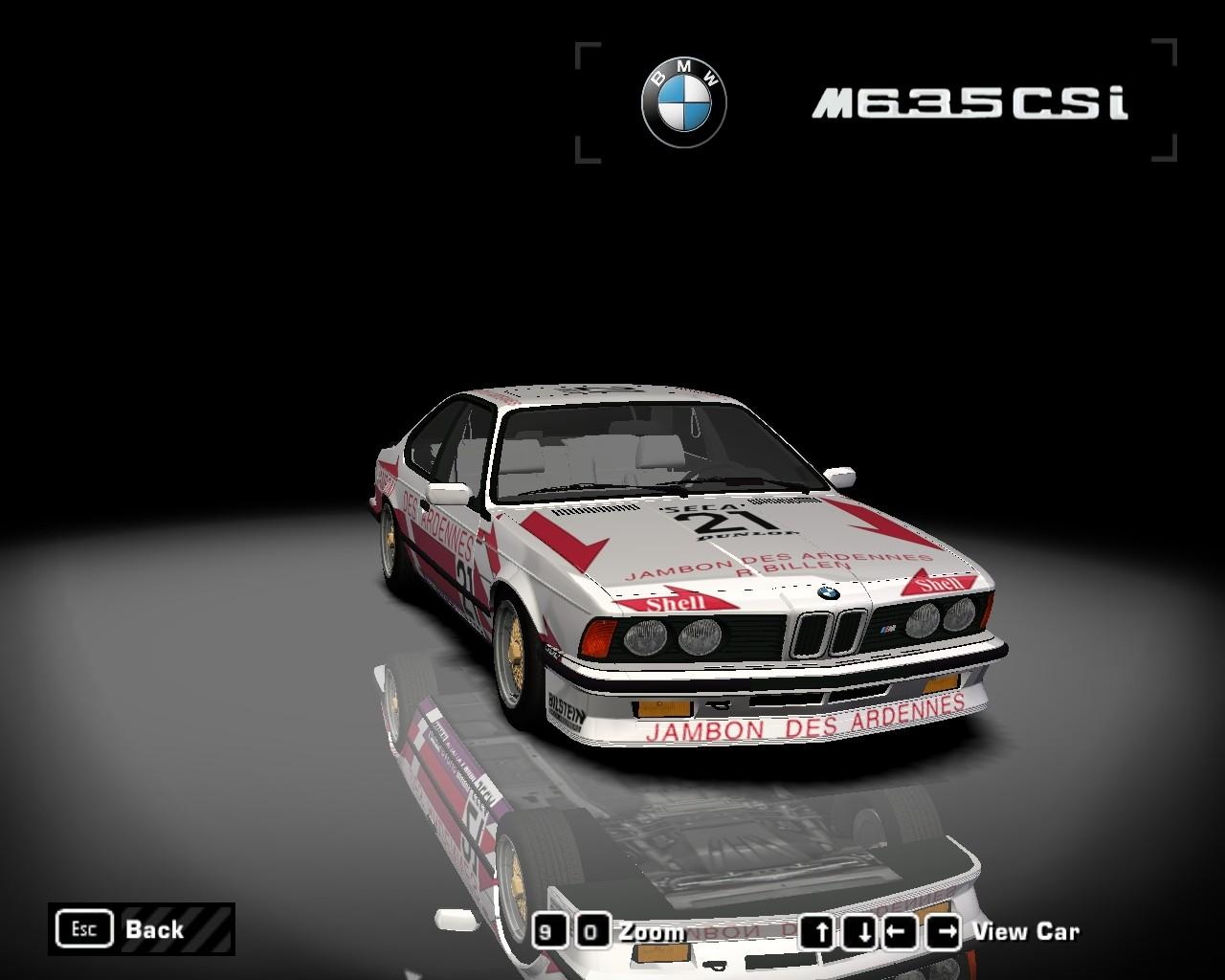Spin the car with left arrow button
The image size is (1225, 980).
tap(899, 931)
